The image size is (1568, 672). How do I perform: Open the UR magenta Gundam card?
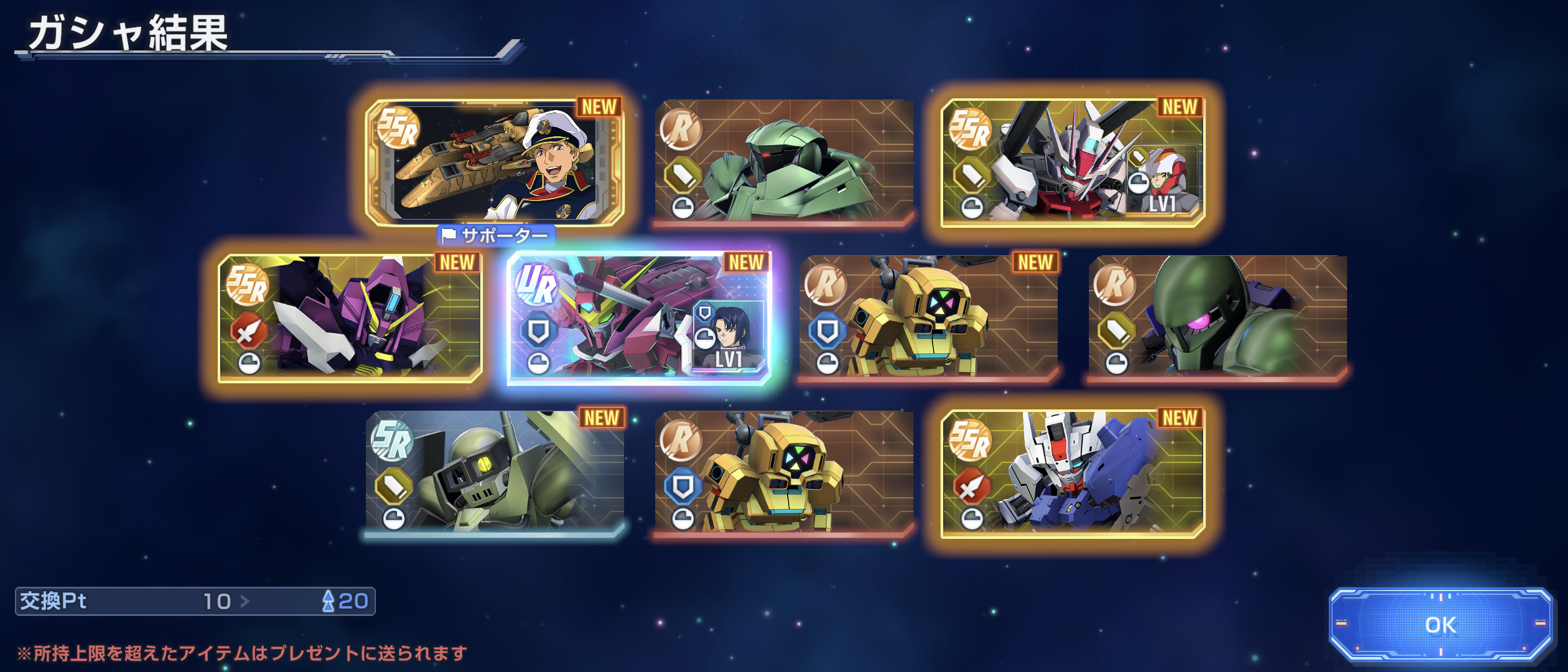point(639,317)
